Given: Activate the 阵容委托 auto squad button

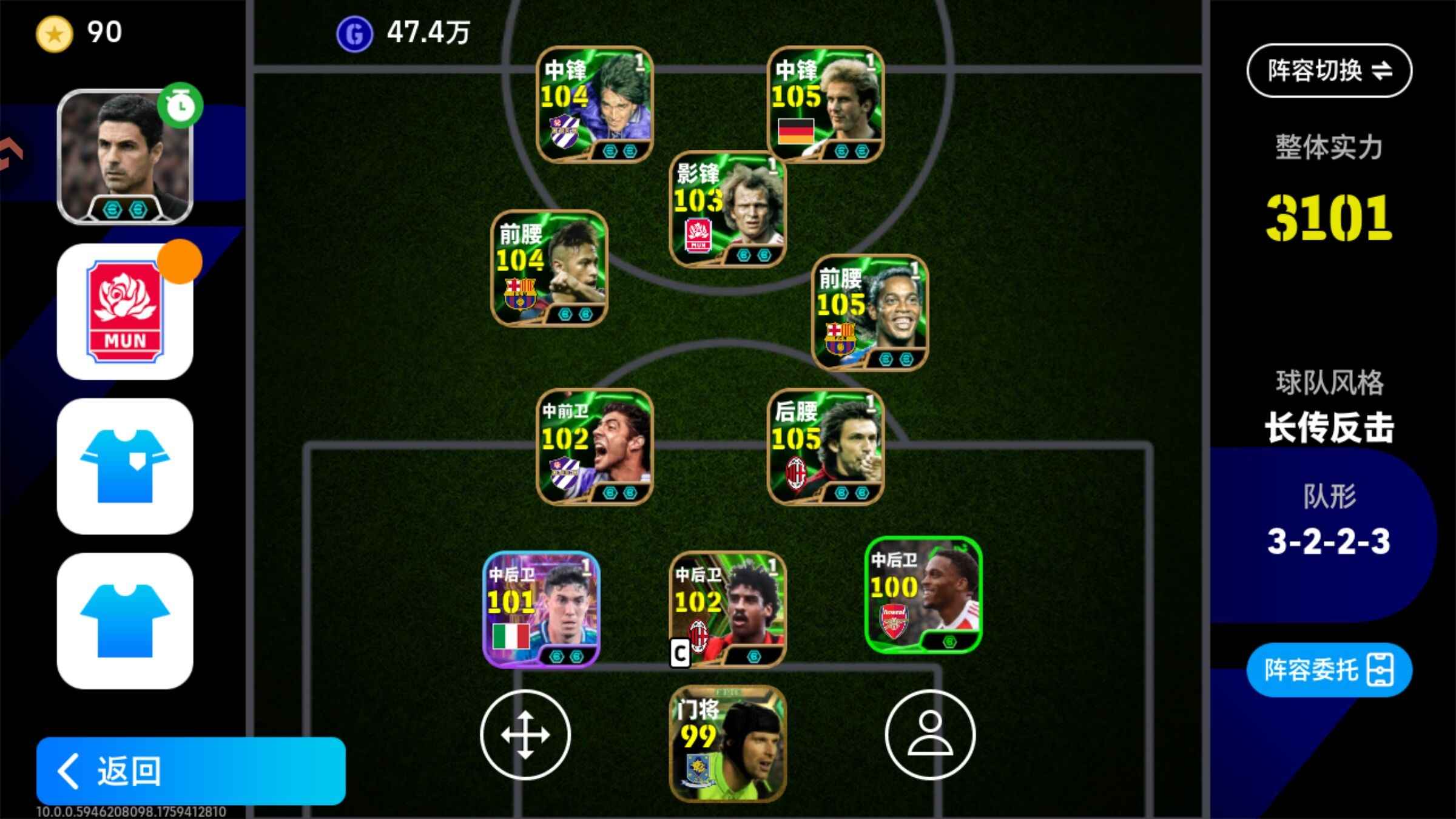Looking at the screenshot, I should 1329,670.
